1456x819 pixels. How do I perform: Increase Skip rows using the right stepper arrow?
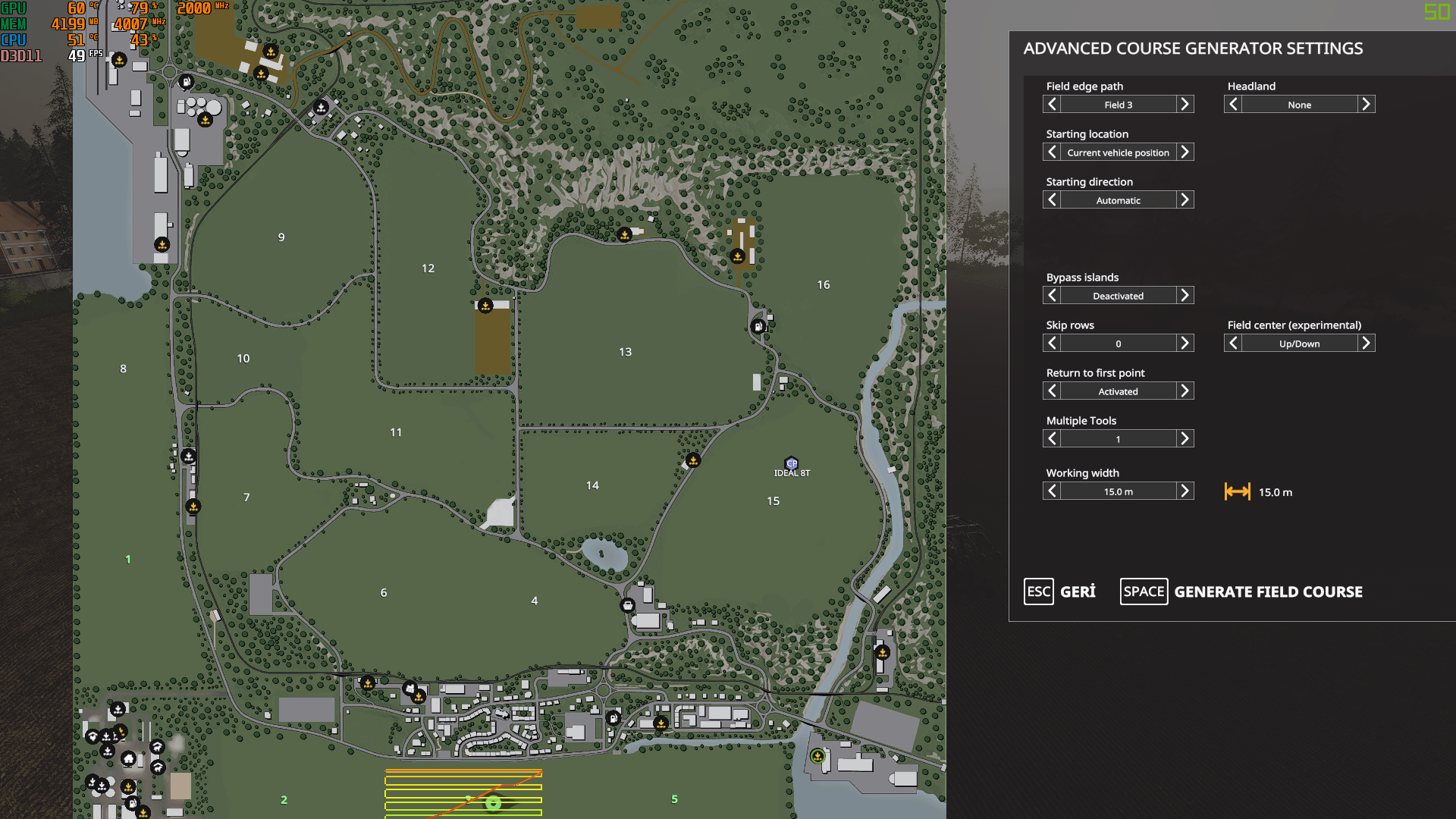[1186, 343]
